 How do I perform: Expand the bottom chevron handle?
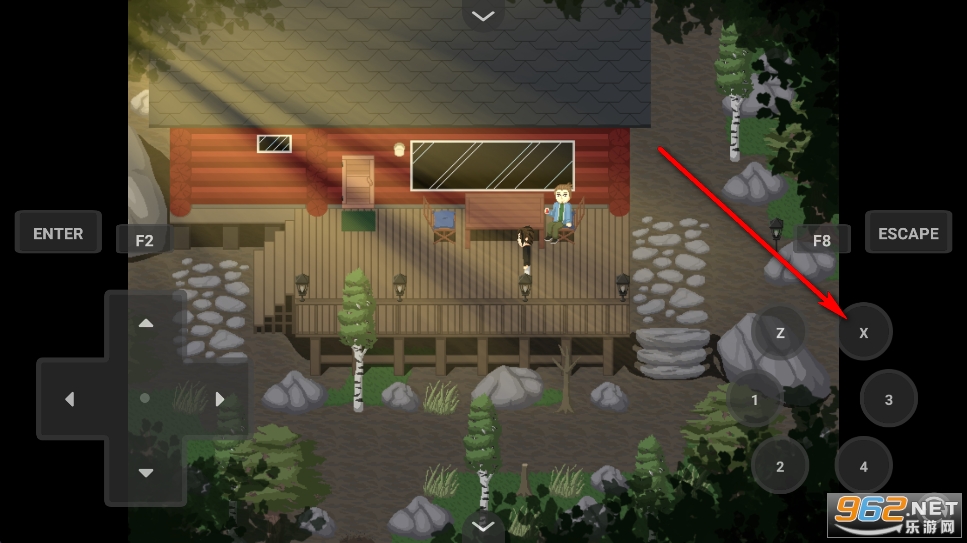(x=483, y=524)
